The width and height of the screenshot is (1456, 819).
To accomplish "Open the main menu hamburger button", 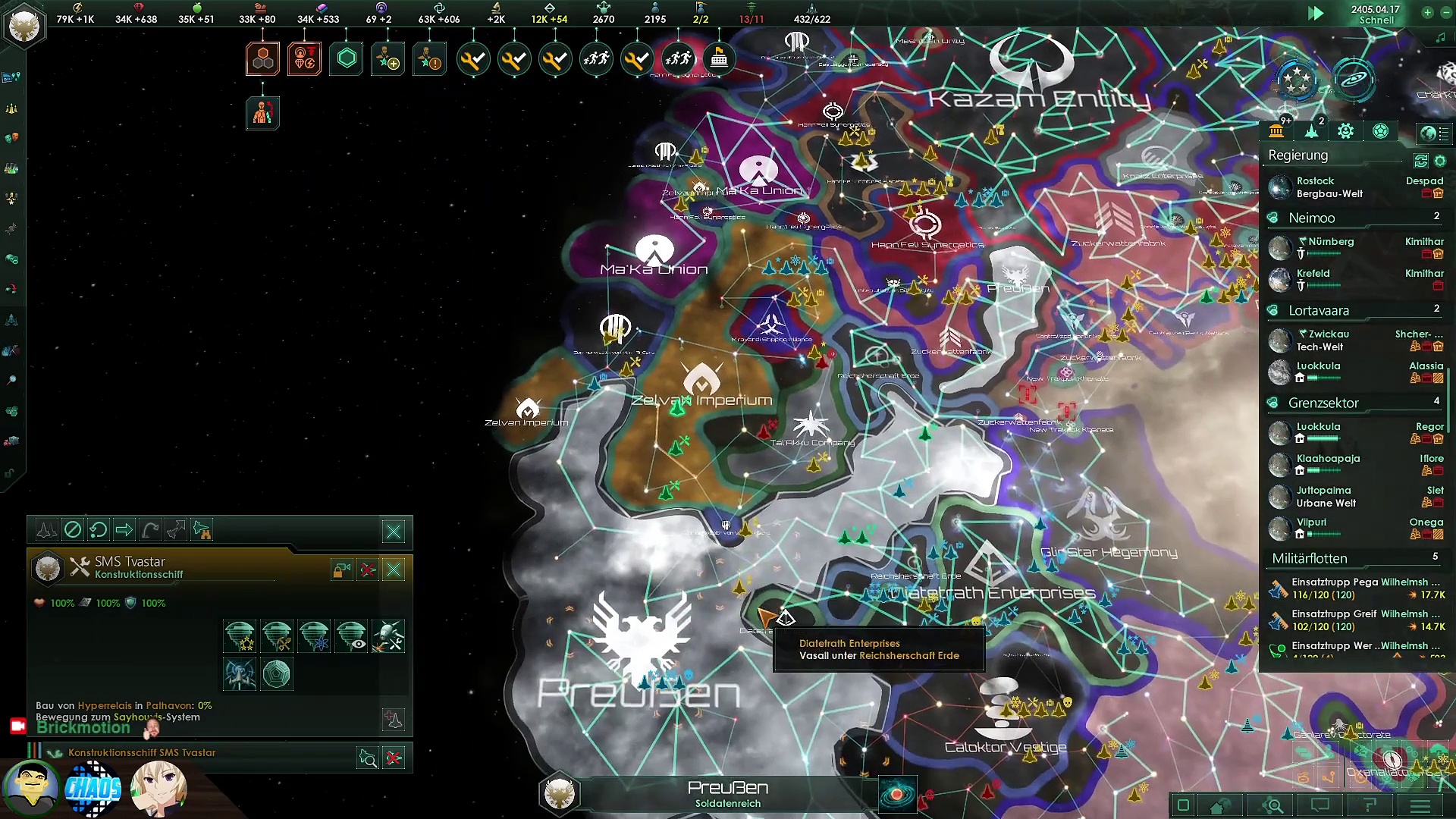I will coord(1420,806).
